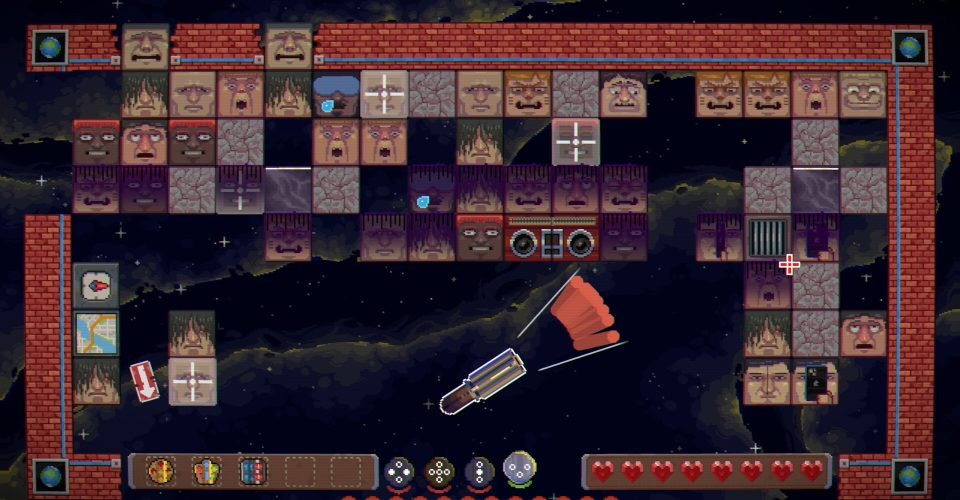Viewport: 960px width, 500px height.
Task: Select the colorful crown-shaped item slot
Action: 205,470
